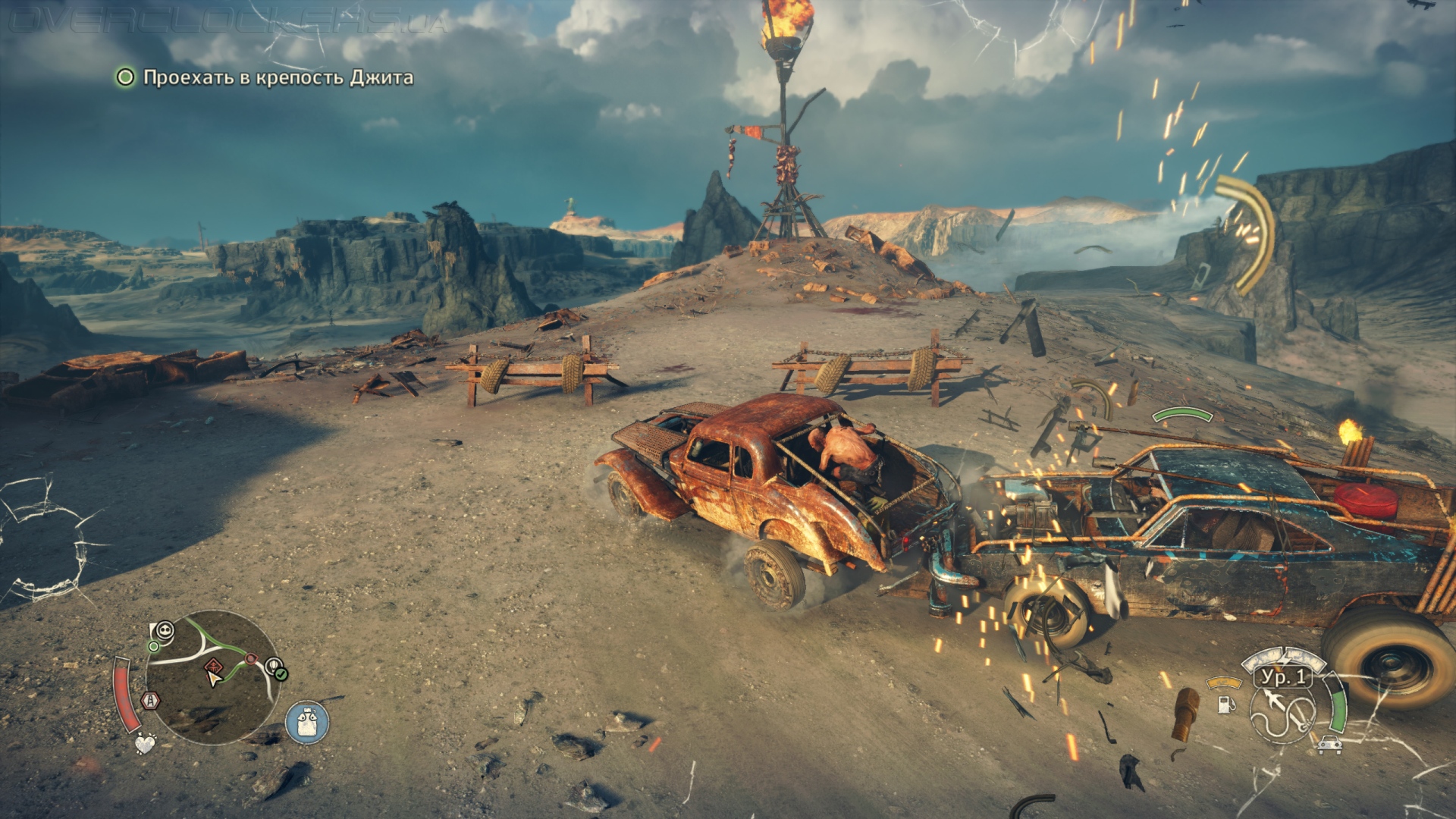Click the car condition icon under harpoon gauge
The width and height of the screenshot is (1456, 819).
click(x=1330, y=745)
